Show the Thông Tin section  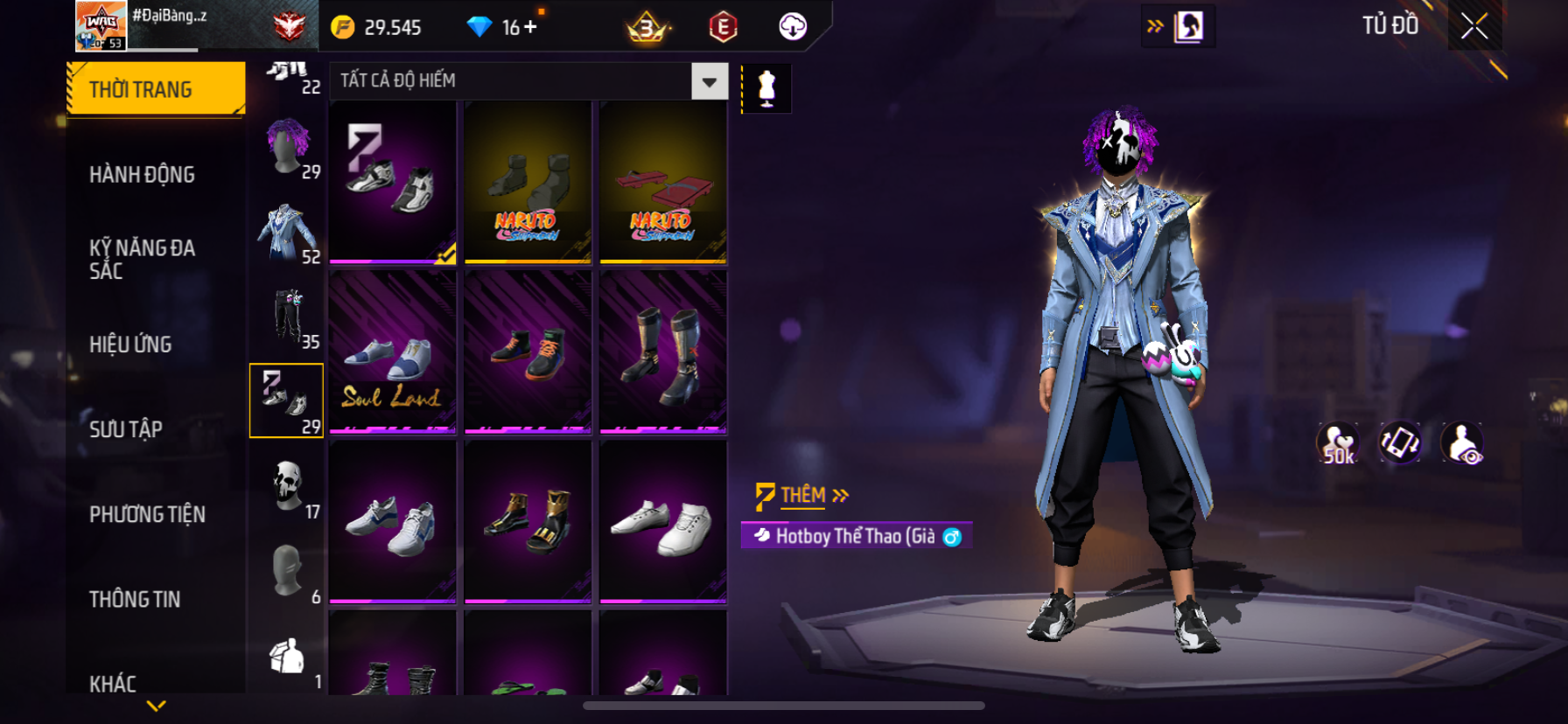135,599
